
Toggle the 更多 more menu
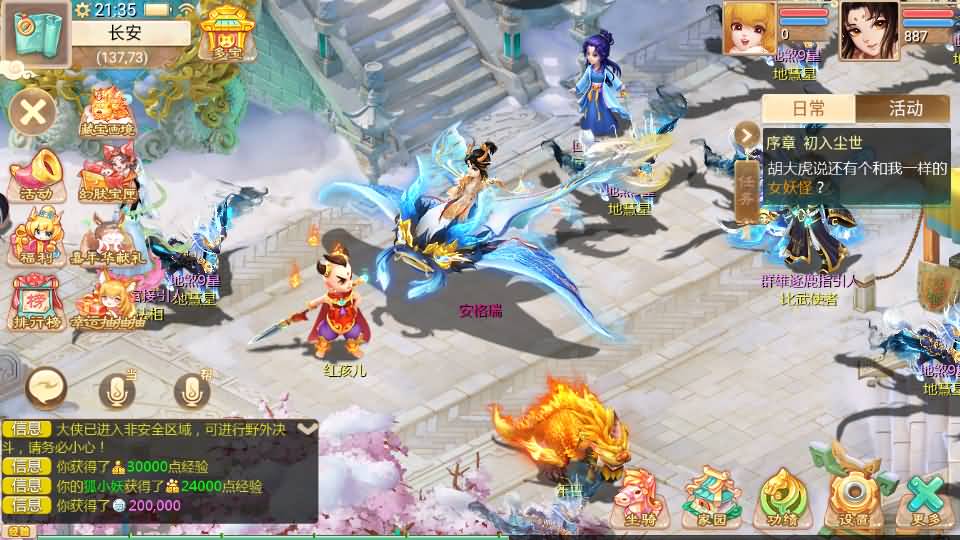pos(926,497)
